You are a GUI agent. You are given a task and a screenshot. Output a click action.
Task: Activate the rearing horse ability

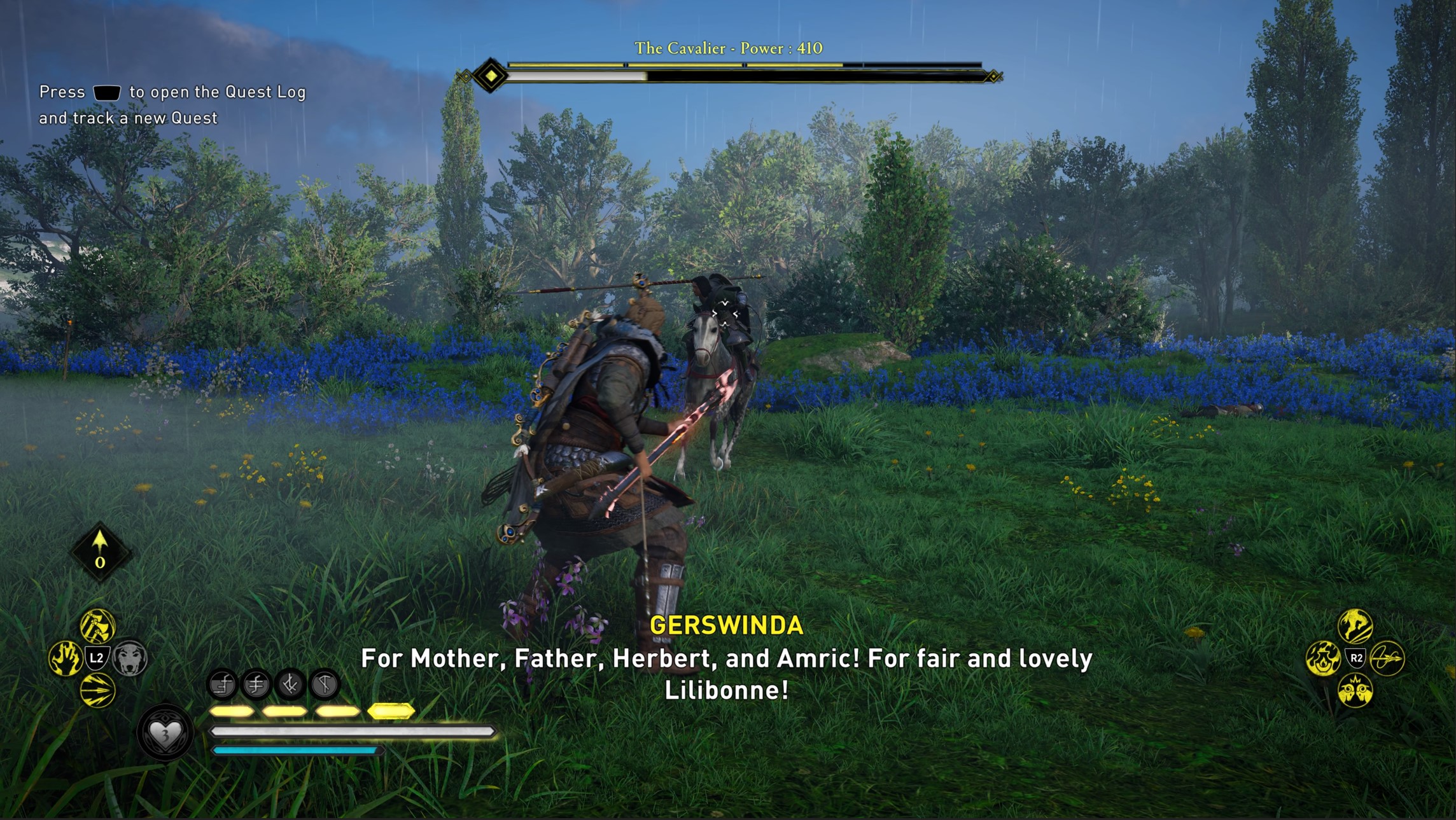[1355, 626]
